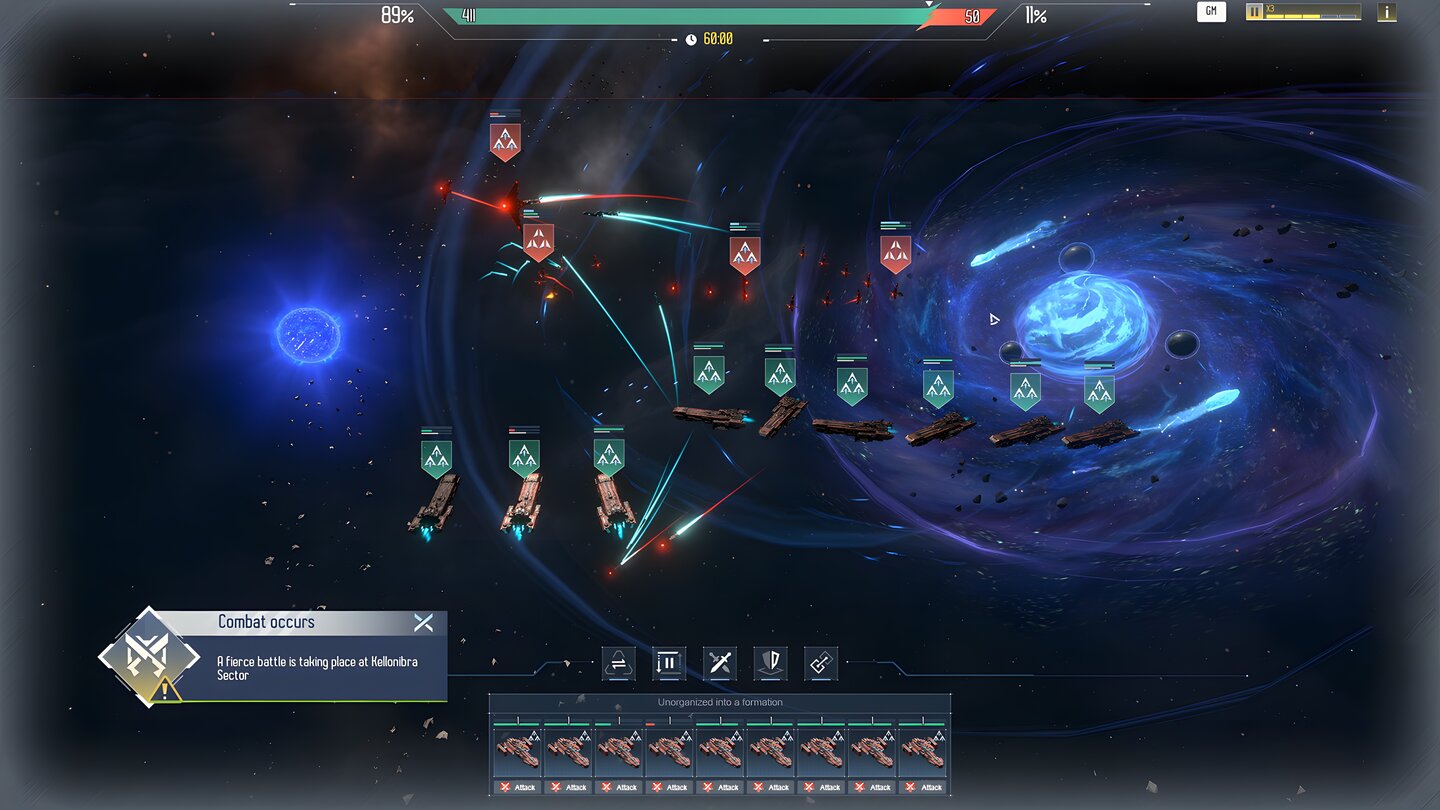This screenshot has height=810, width=1440.
Task: Select the hold position pause-bars command
Action: tap(669, 664)
